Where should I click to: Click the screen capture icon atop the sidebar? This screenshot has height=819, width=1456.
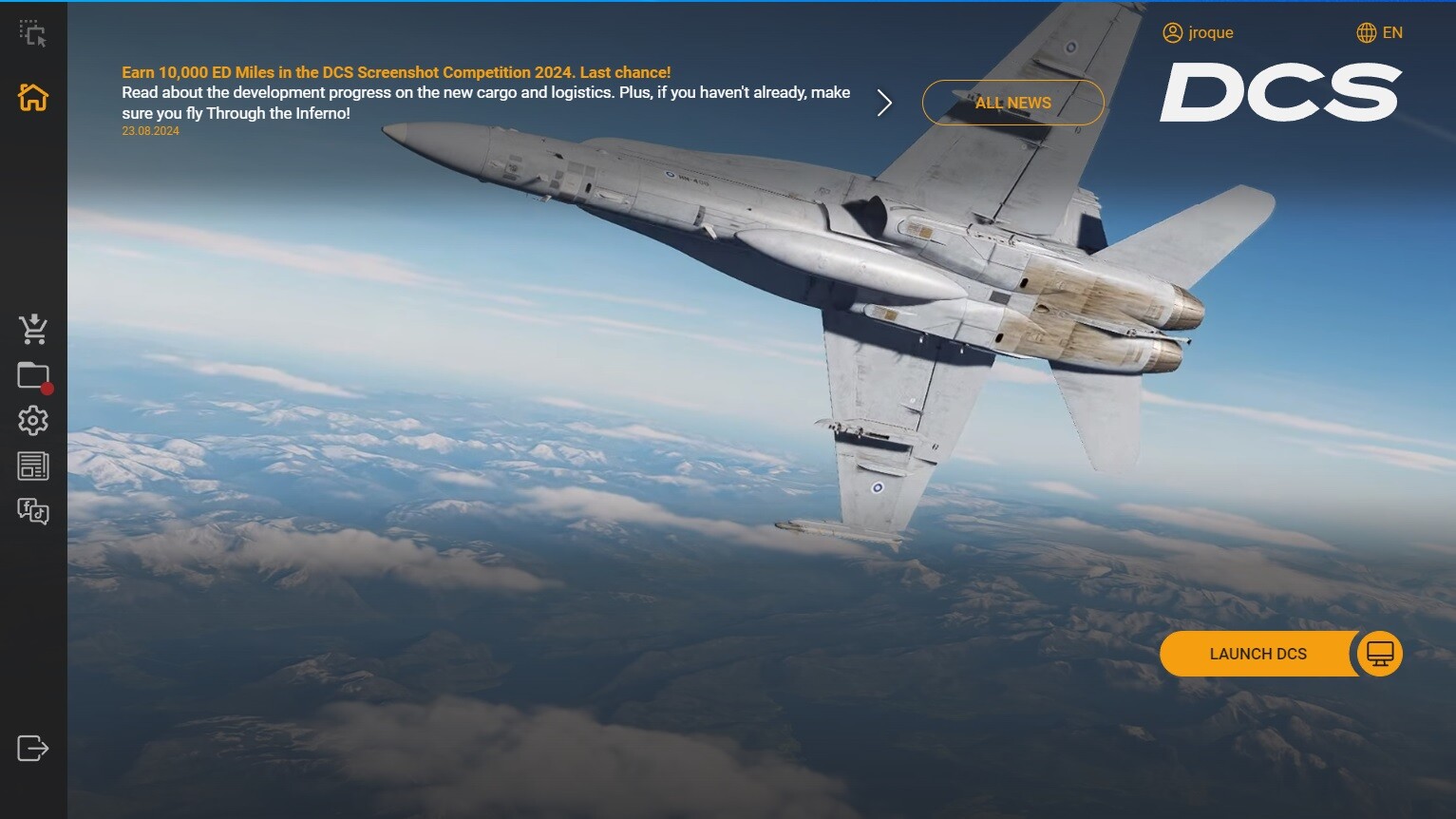[x=33, y=32]
